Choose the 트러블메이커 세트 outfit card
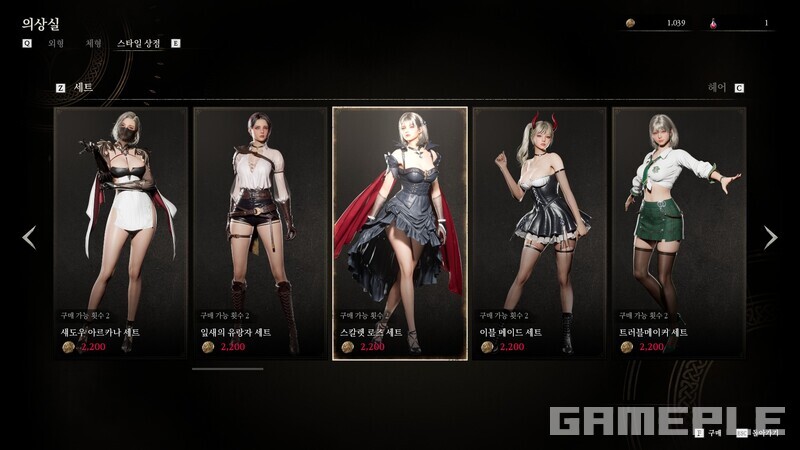 click(678, 231)
